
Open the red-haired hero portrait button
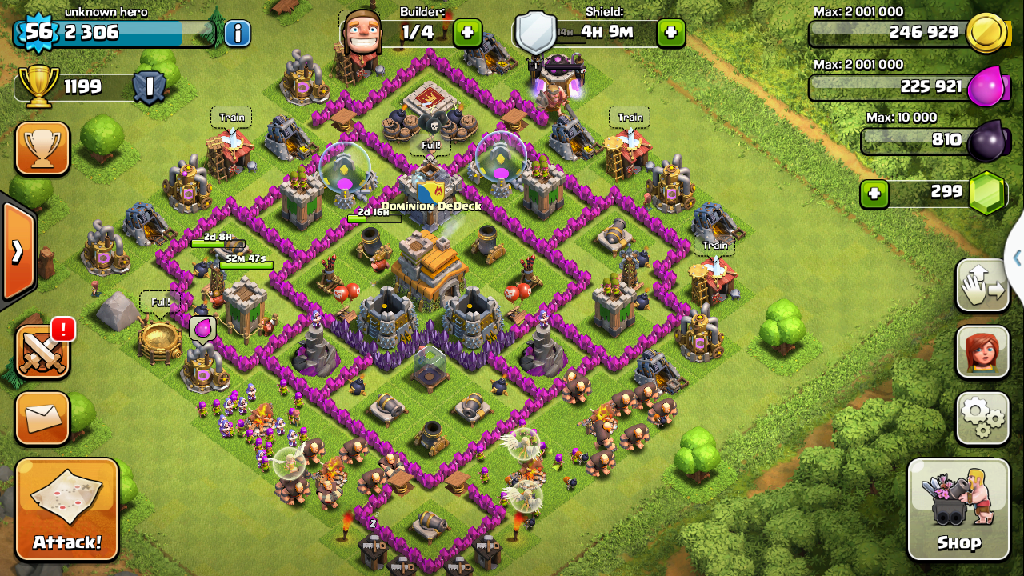click(x=982, y=351)
